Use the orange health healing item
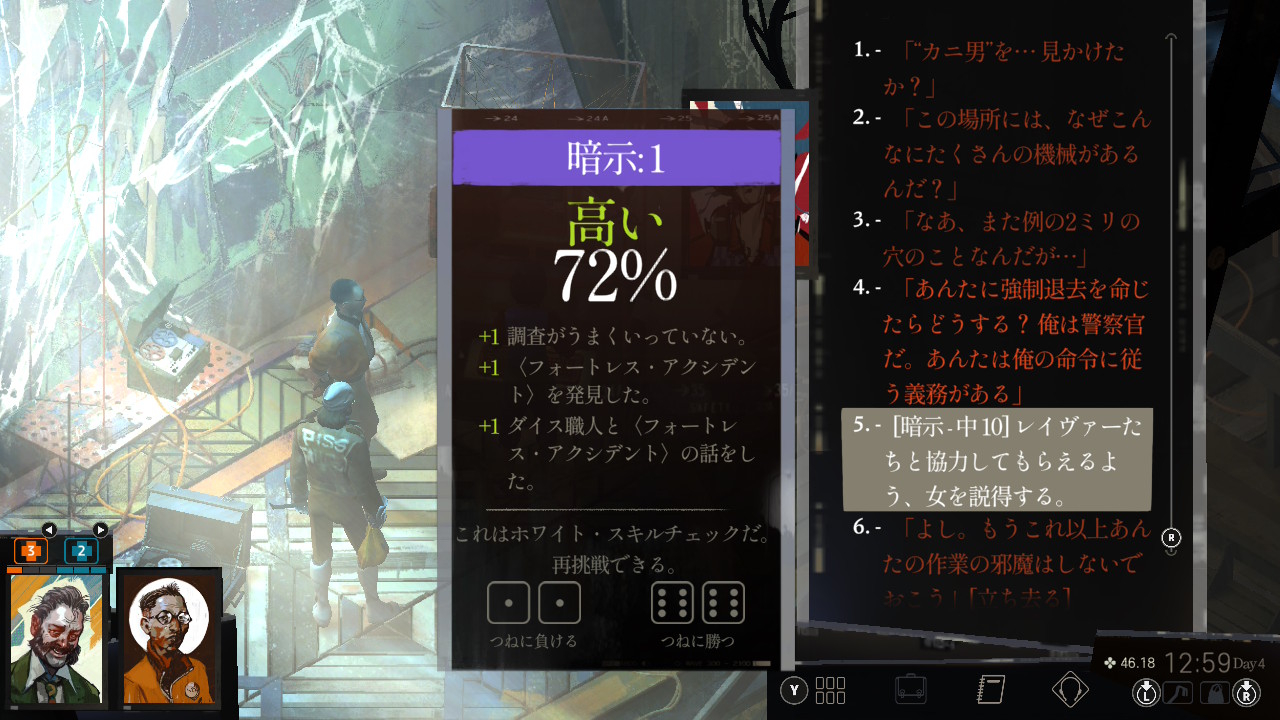1280x720 pixels. (31, 550)
